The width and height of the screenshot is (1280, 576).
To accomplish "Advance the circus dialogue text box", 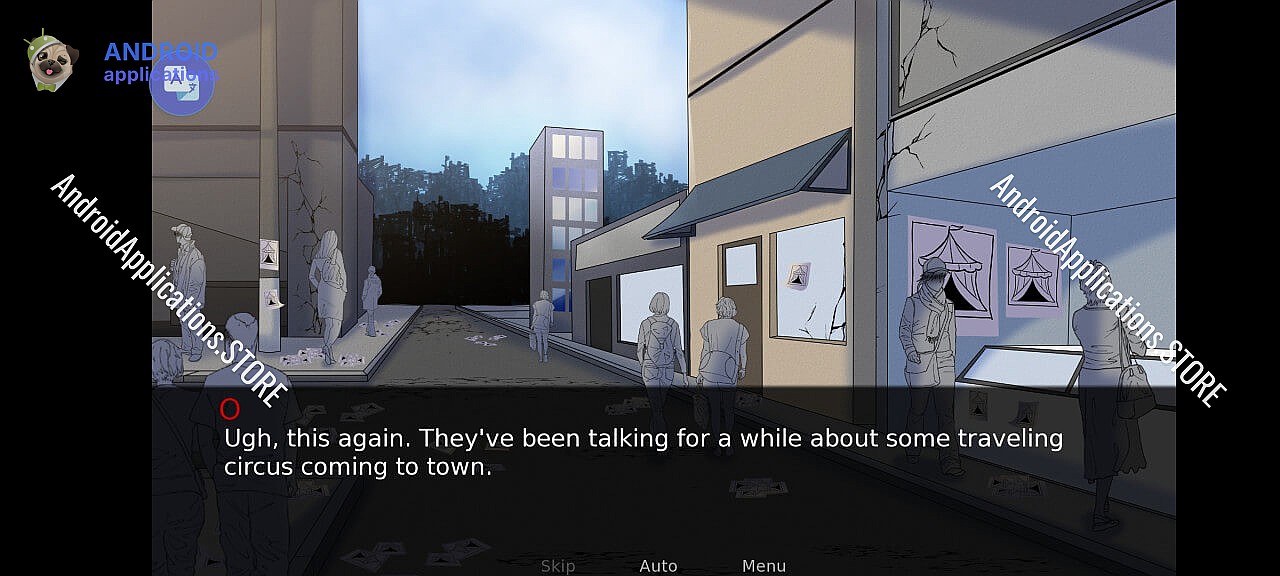I will tap(643, 452).
